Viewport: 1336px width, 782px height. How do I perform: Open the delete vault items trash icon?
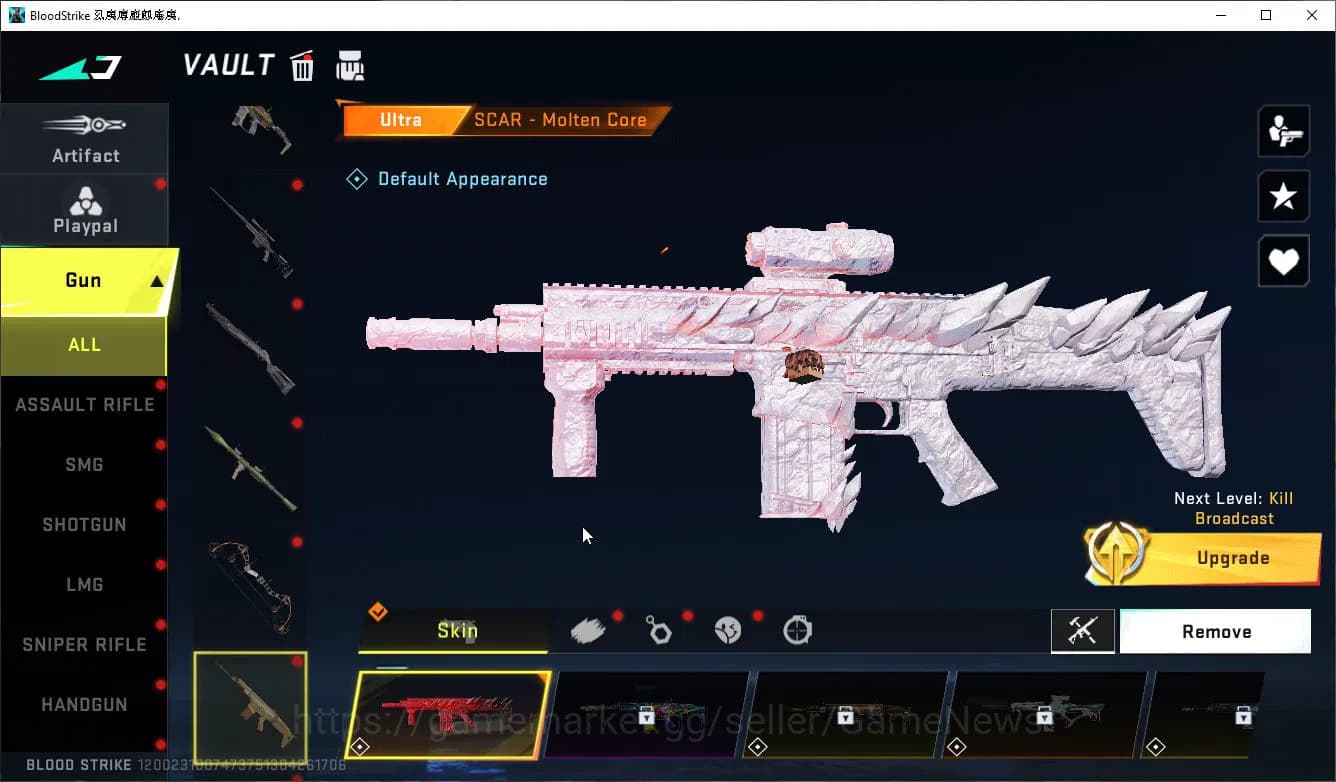coord(302,66)
